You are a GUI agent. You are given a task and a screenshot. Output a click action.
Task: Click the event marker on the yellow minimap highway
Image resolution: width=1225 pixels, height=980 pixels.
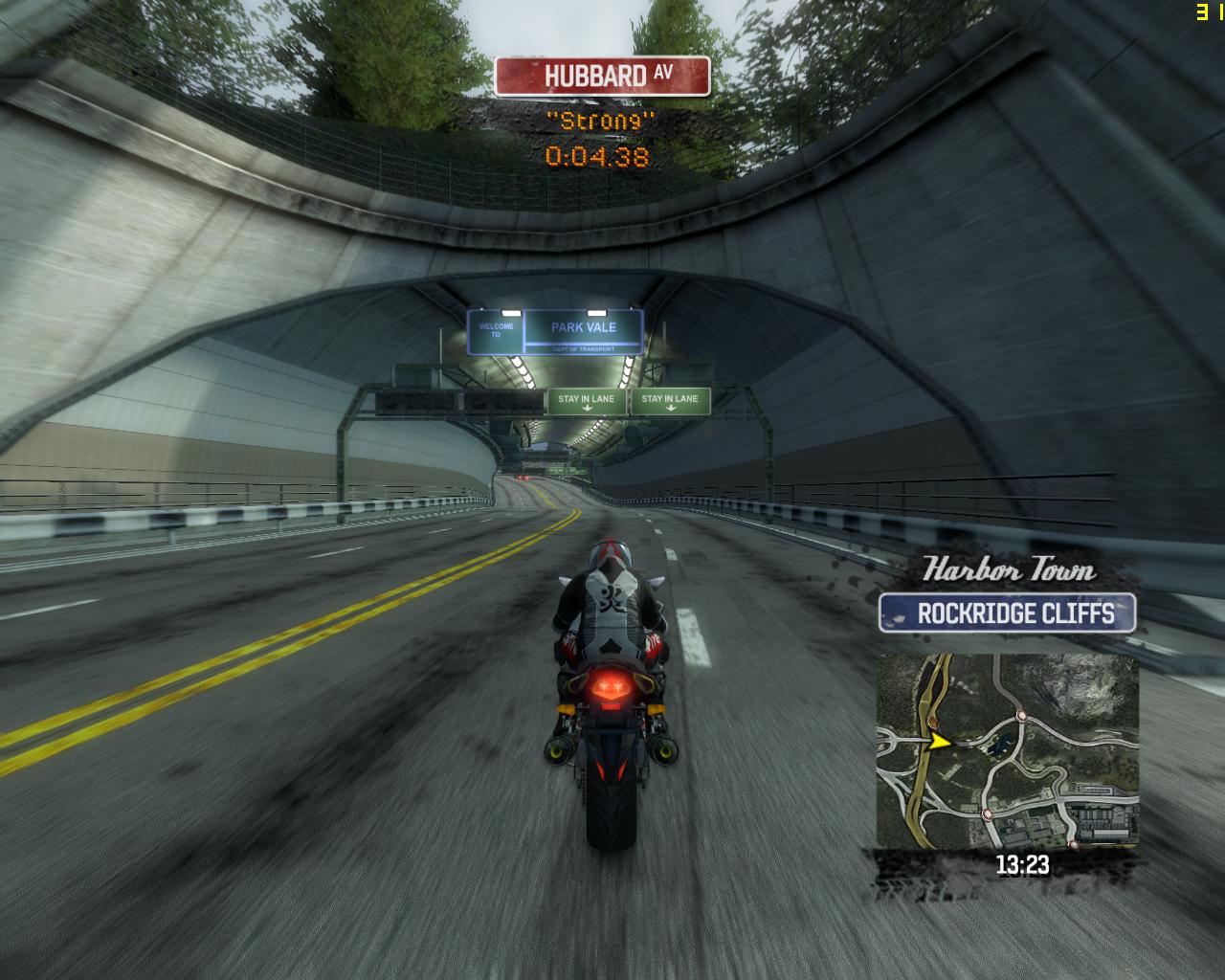933,723
